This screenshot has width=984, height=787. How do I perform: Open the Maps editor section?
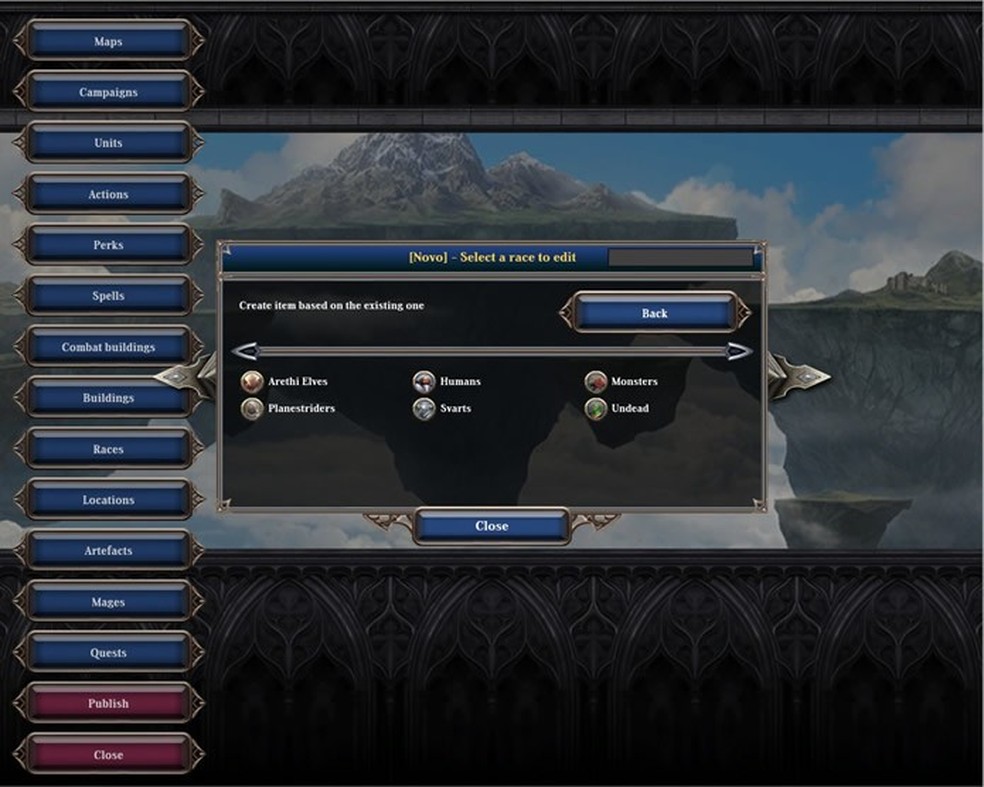(108, 42)
